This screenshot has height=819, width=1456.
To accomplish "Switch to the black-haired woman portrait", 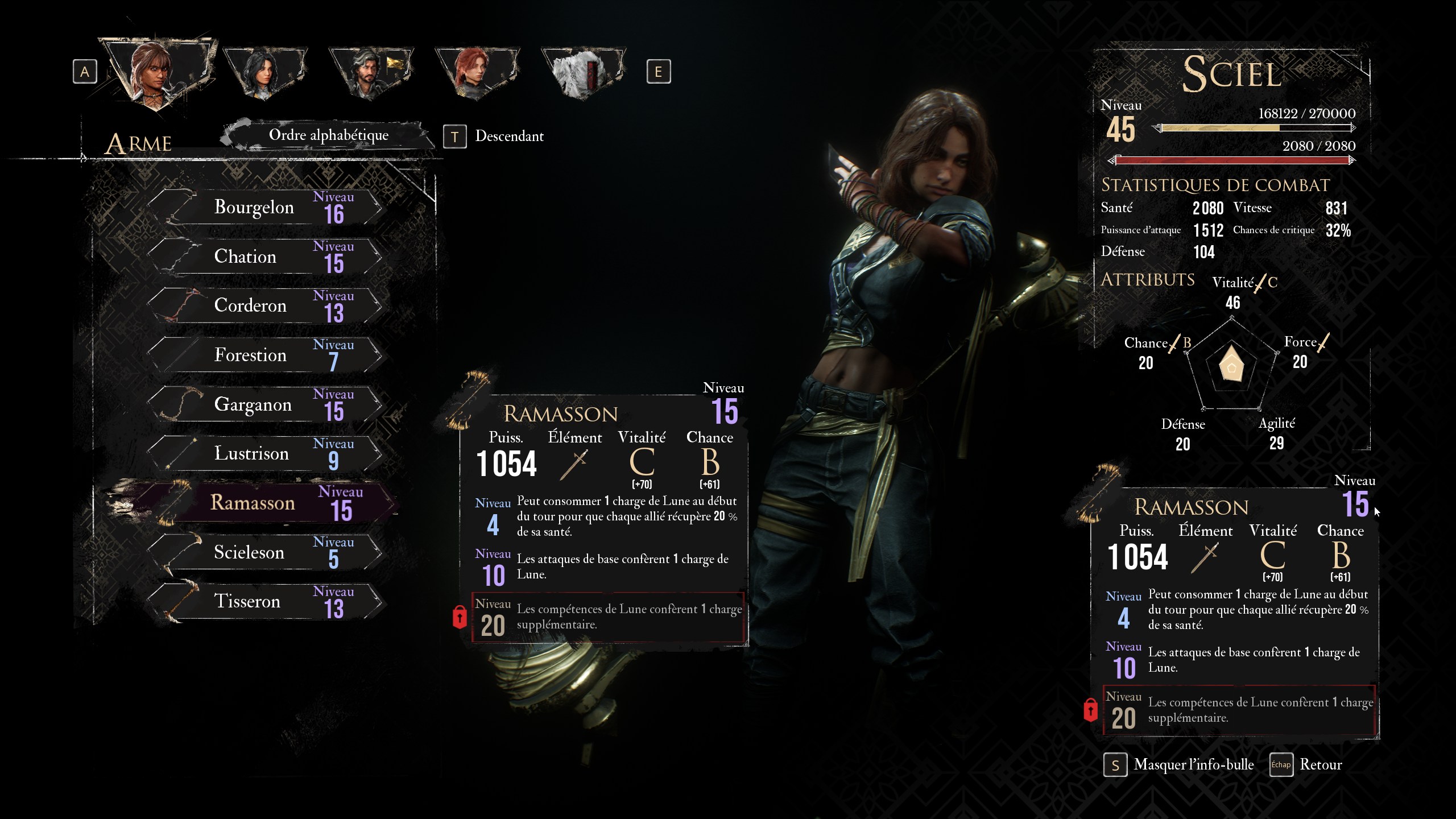I will [264, 72].
